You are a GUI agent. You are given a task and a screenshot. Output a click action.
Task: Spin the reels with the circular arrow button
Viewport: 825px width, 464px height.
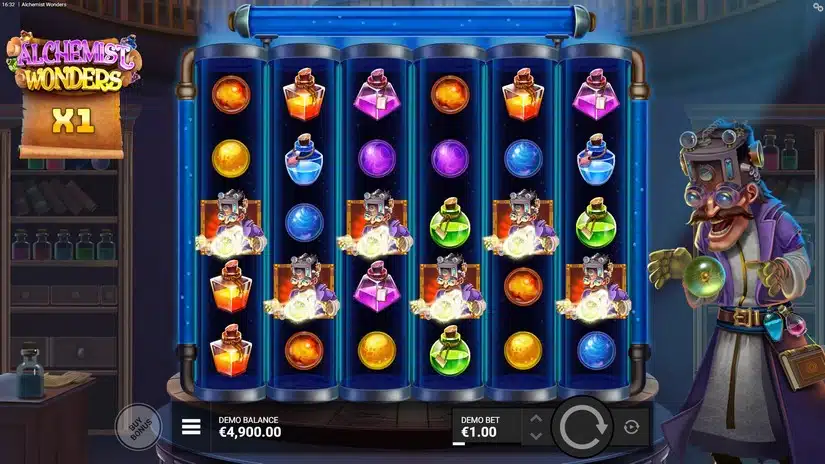click(582, 427)
